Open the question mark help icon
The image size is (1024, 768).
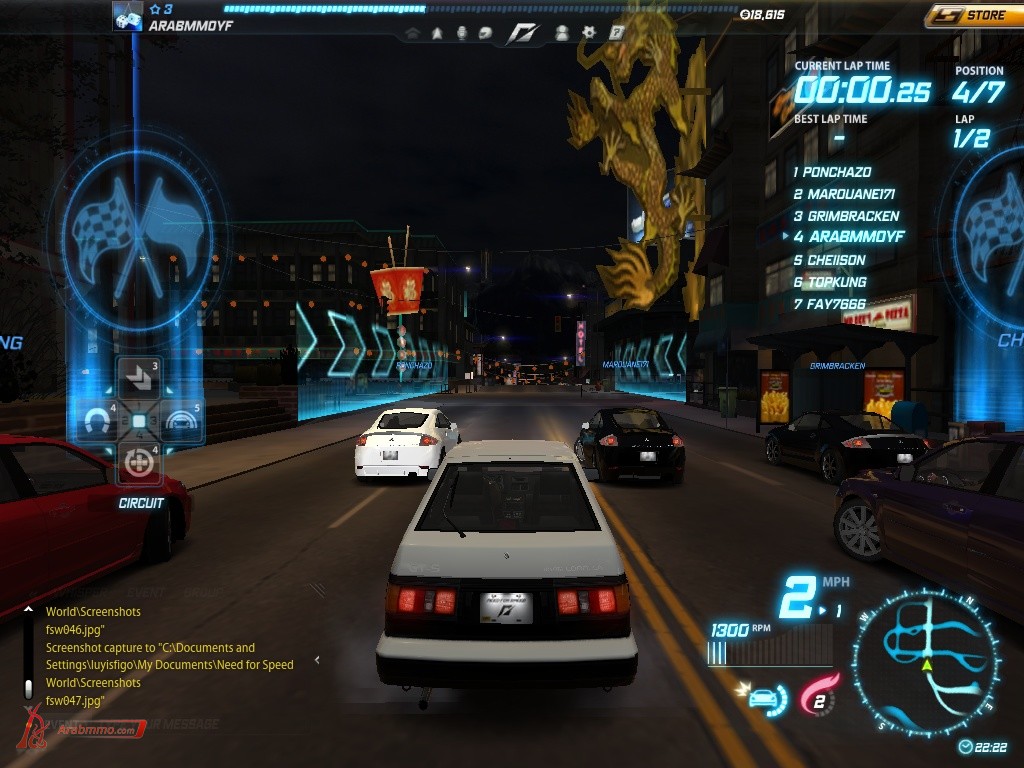617,33
